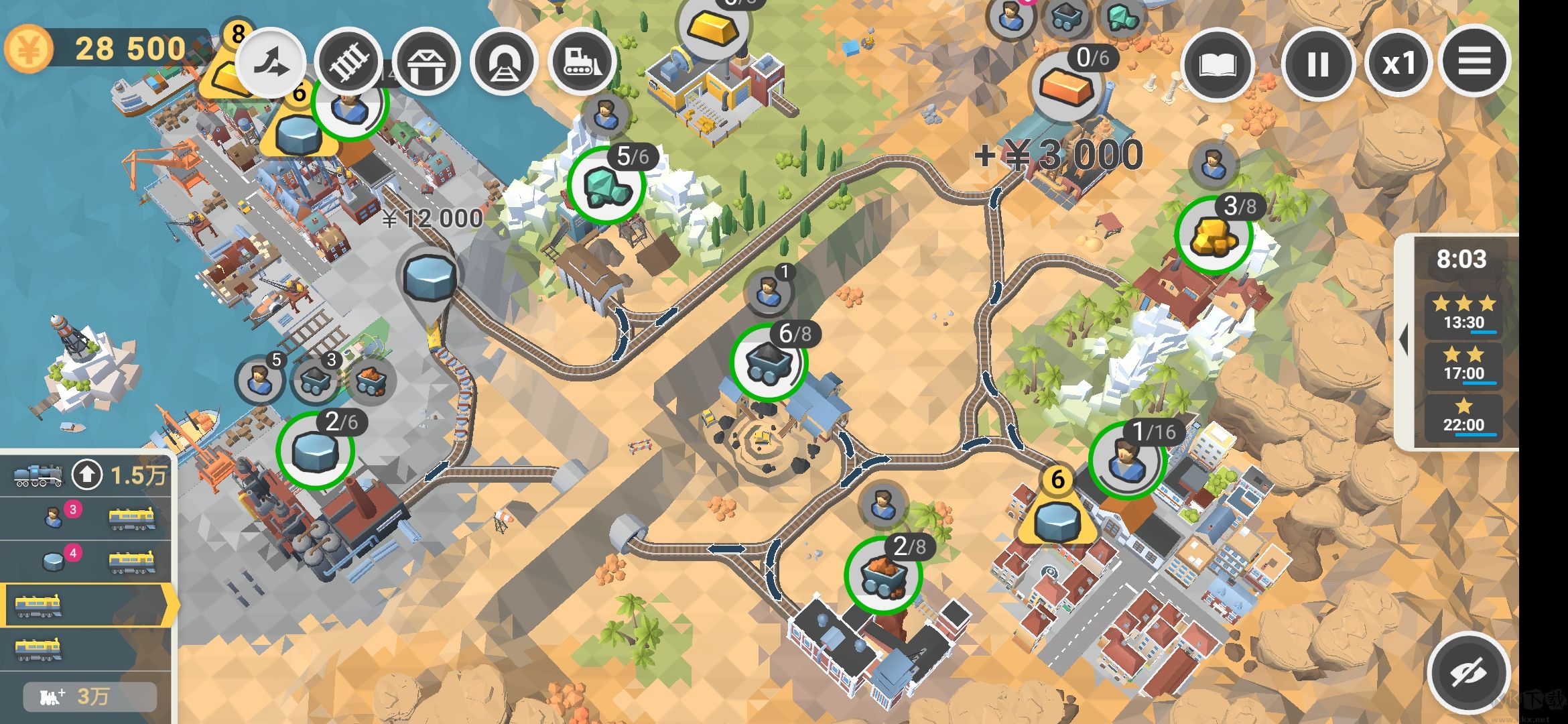Activate the bulldozer demolish tool
The width and height of the screenshot is (1568, 724).
pyautogui.click(x=581, y=64)
